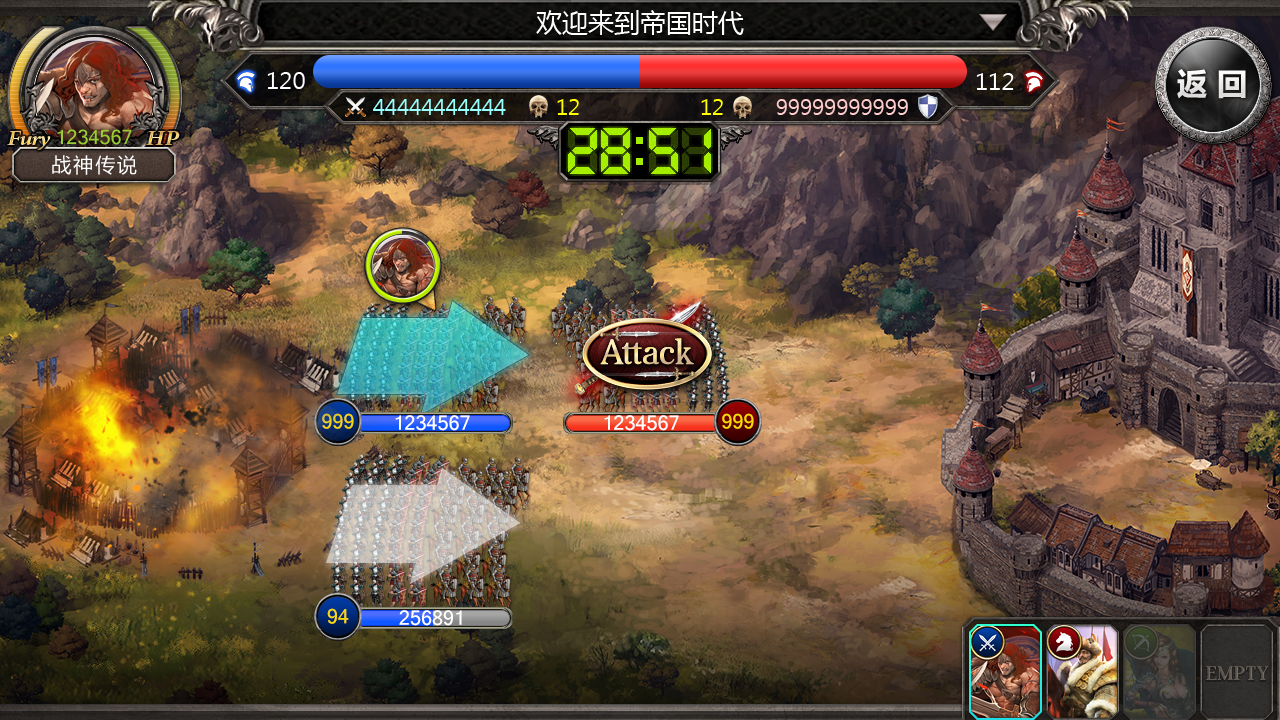Select the troop with the hero marker
Viewport: 1280px width, 720px height.
pyautogui.click(x=430, y=357)
